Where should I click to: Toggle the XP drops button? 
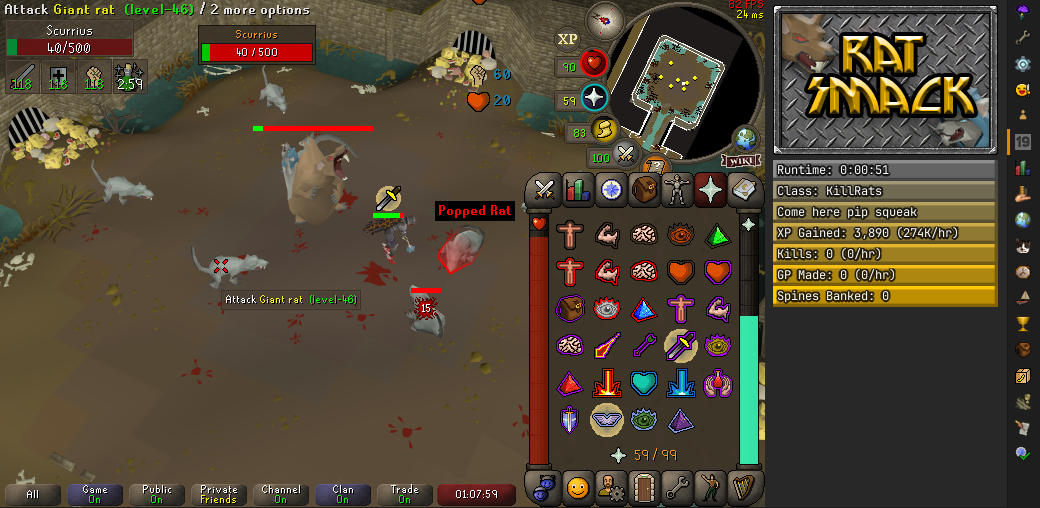tap(568, 39)
